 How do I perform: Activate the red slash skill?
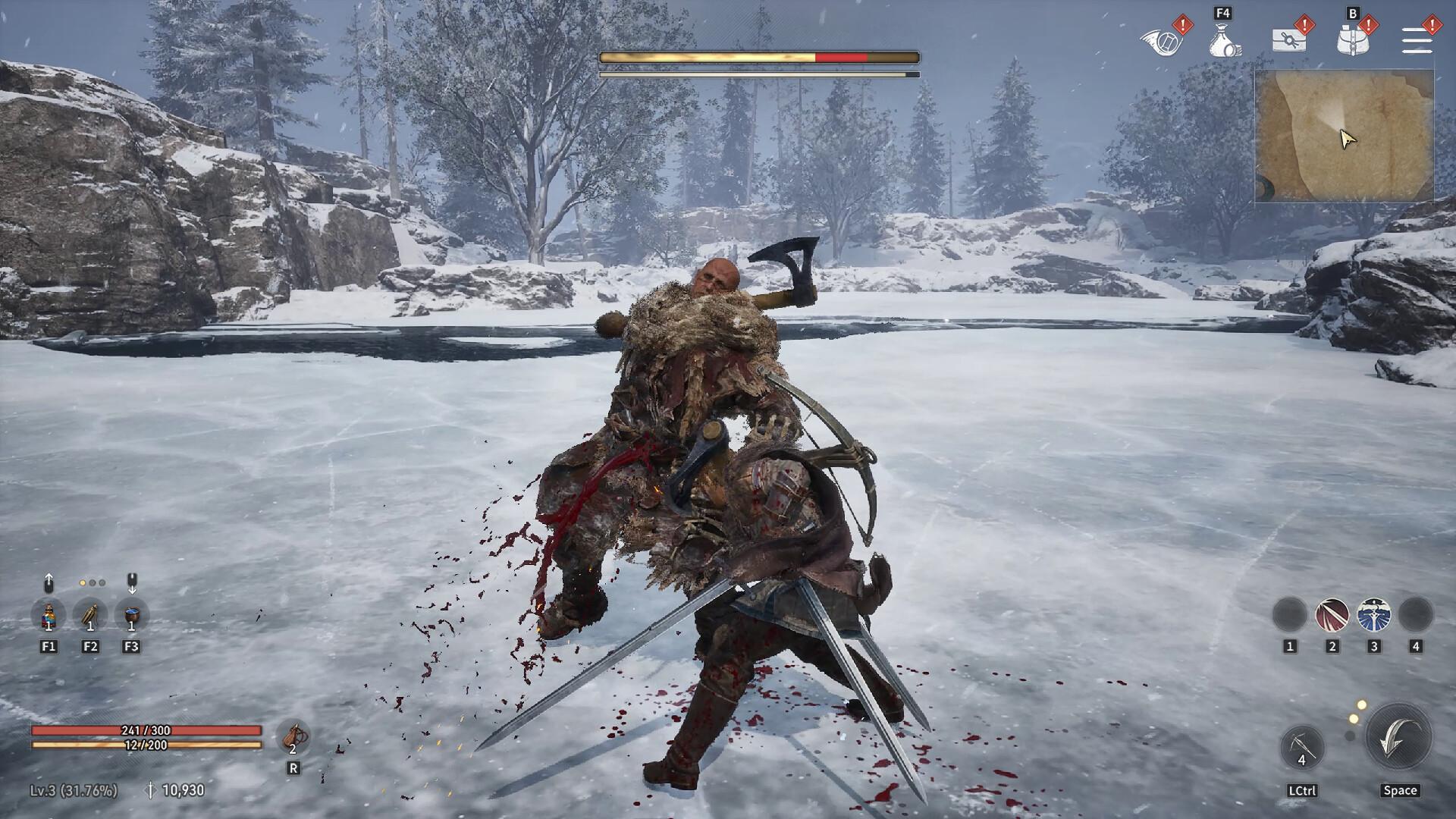[1332, 615]
